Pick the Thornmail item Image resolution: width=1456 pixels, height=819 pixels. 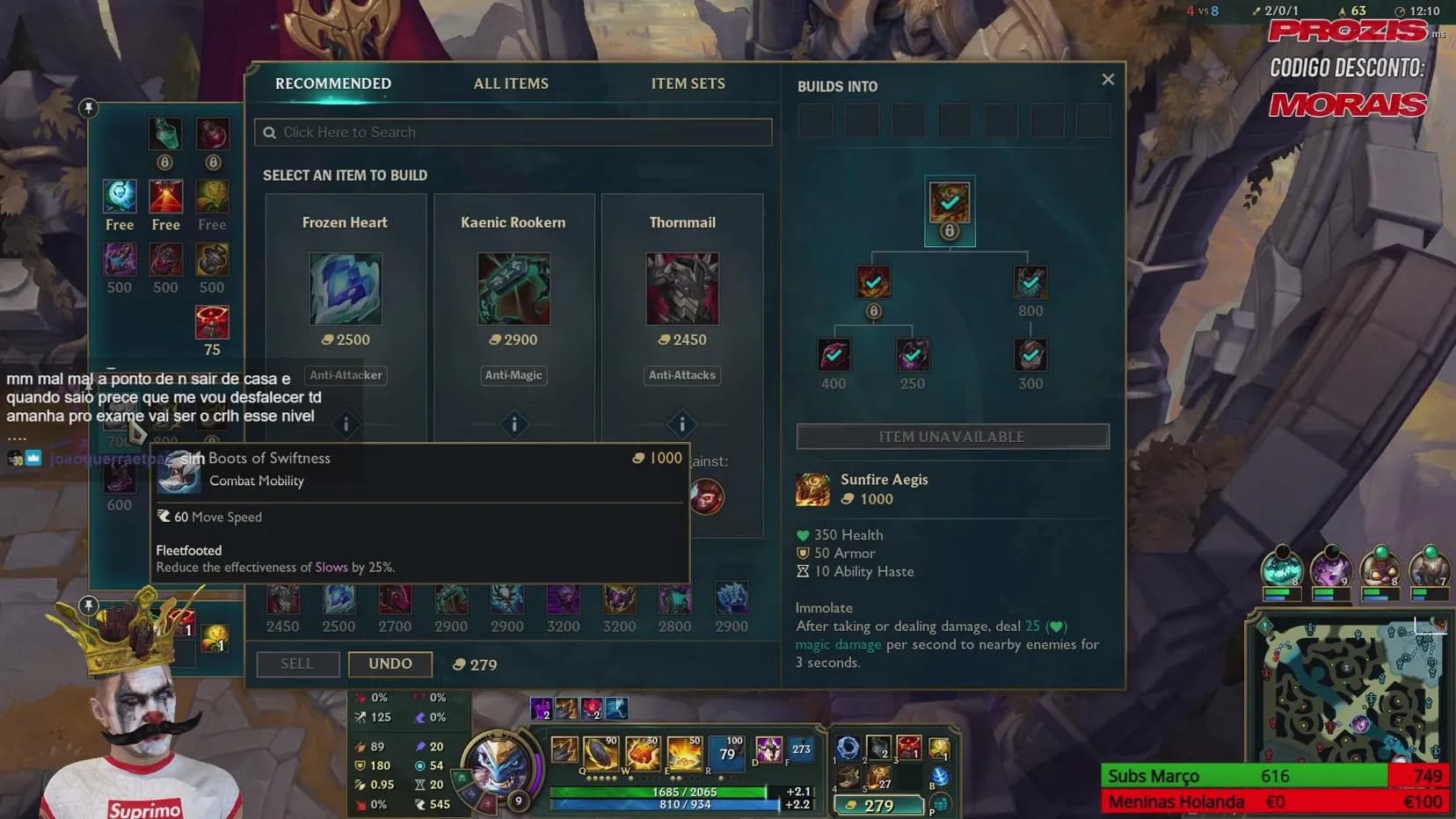coord(682,288)
